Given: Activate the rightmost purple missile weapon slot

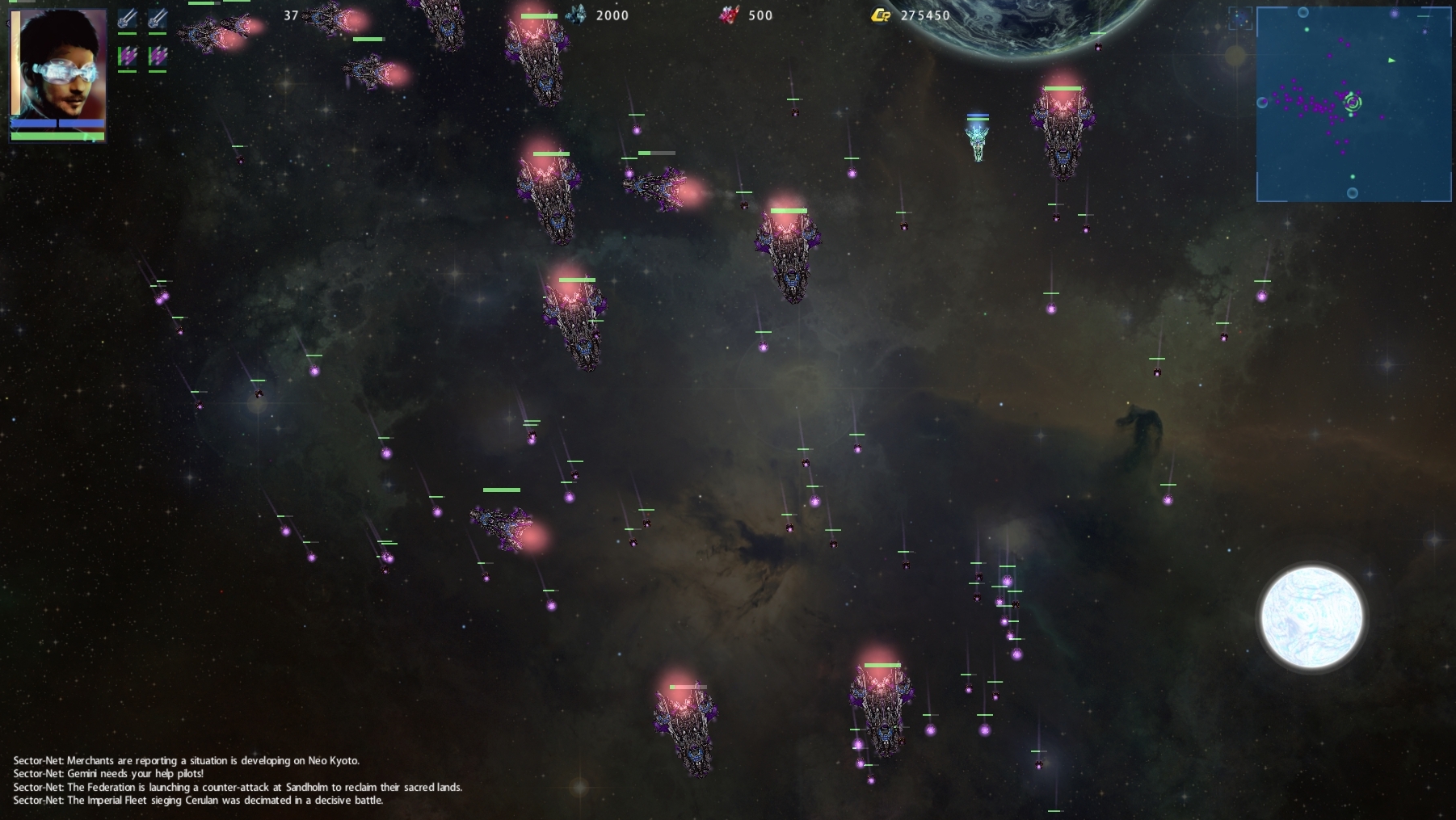Looking at the screenshot, I should pos(158,56).
